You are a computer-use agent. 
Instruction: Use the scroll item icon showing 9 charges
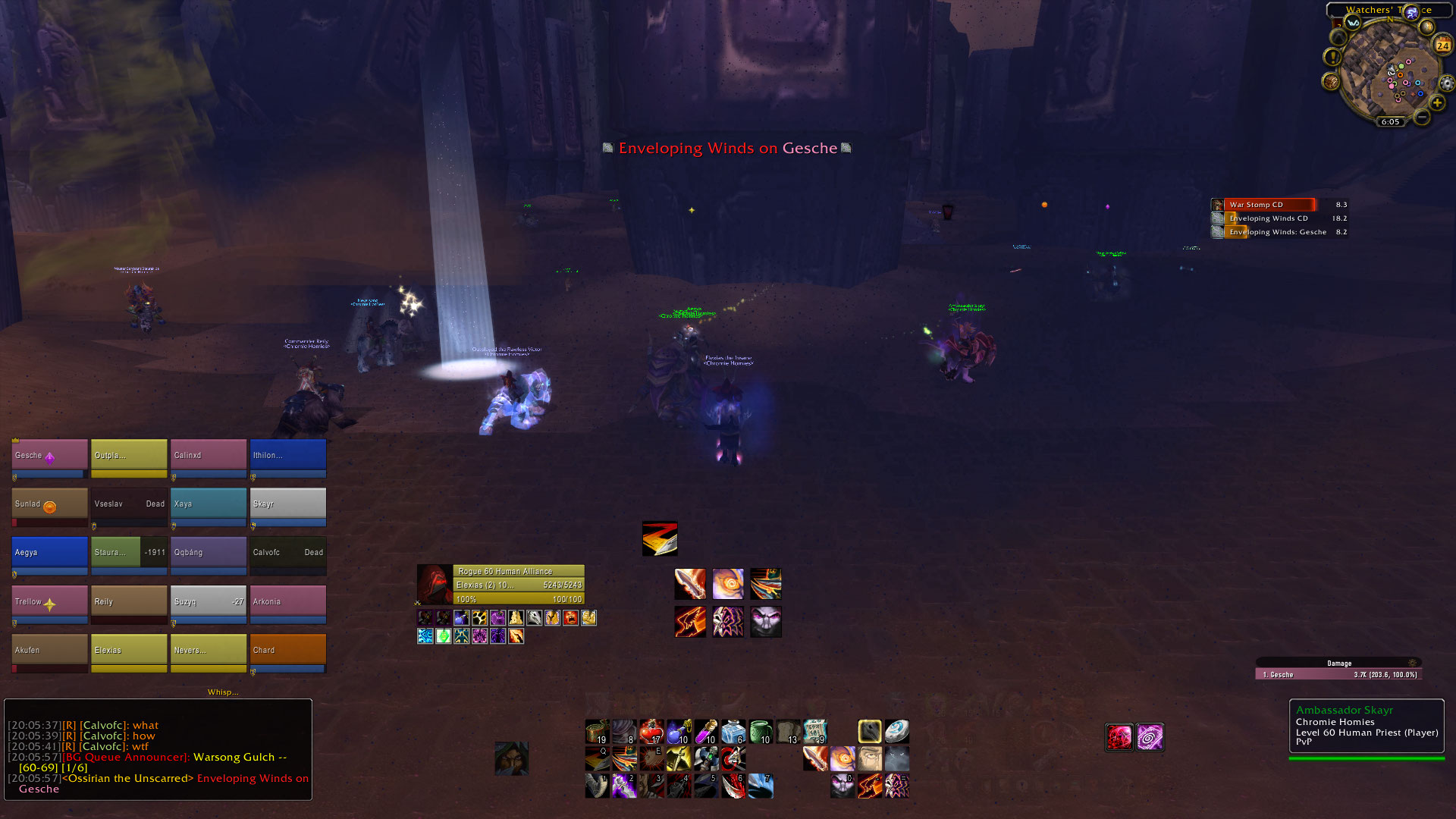(816, 731)
